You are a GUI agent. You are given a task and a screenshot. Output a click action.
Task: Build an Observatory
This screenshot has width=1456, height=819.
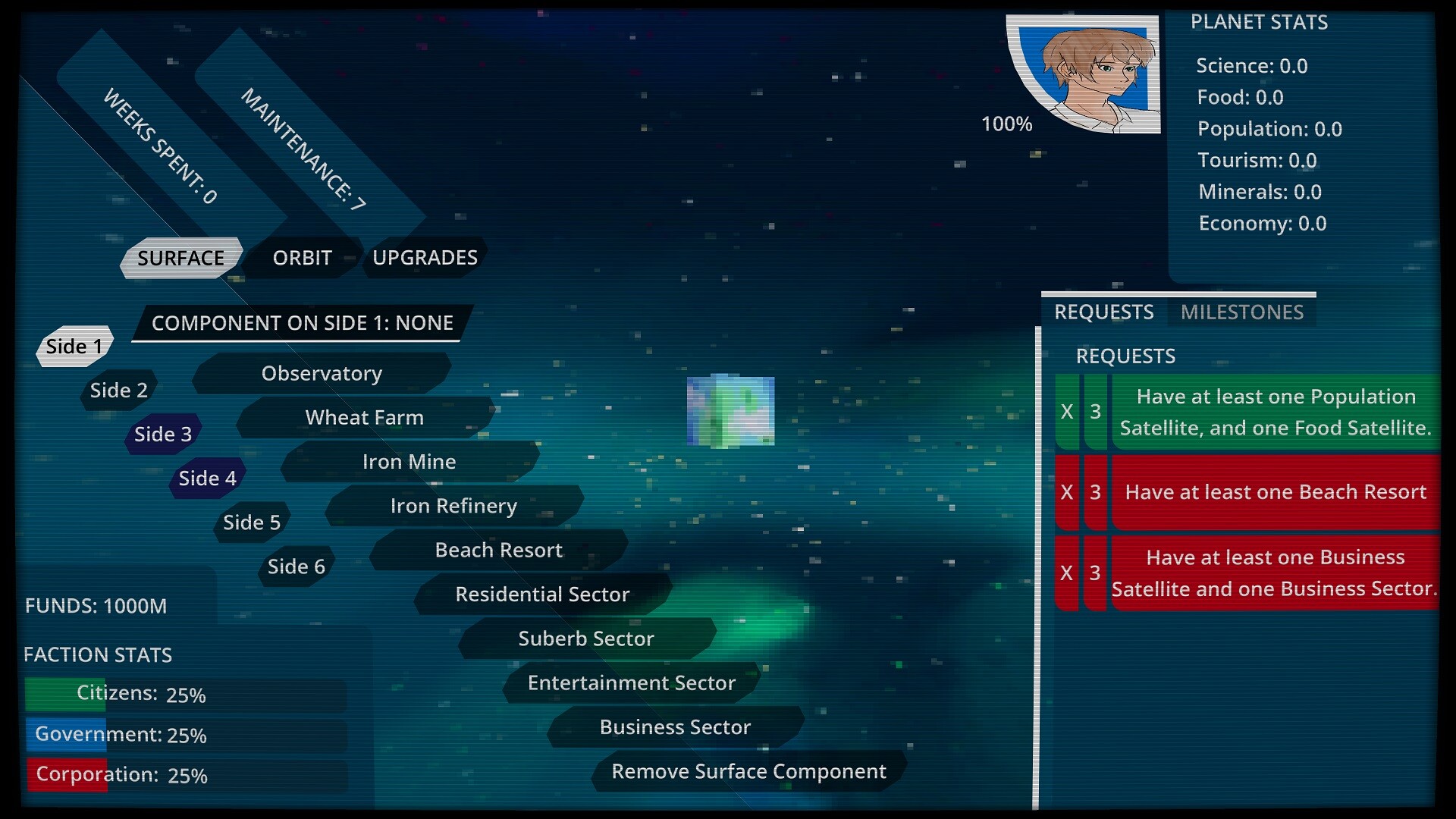322,374
